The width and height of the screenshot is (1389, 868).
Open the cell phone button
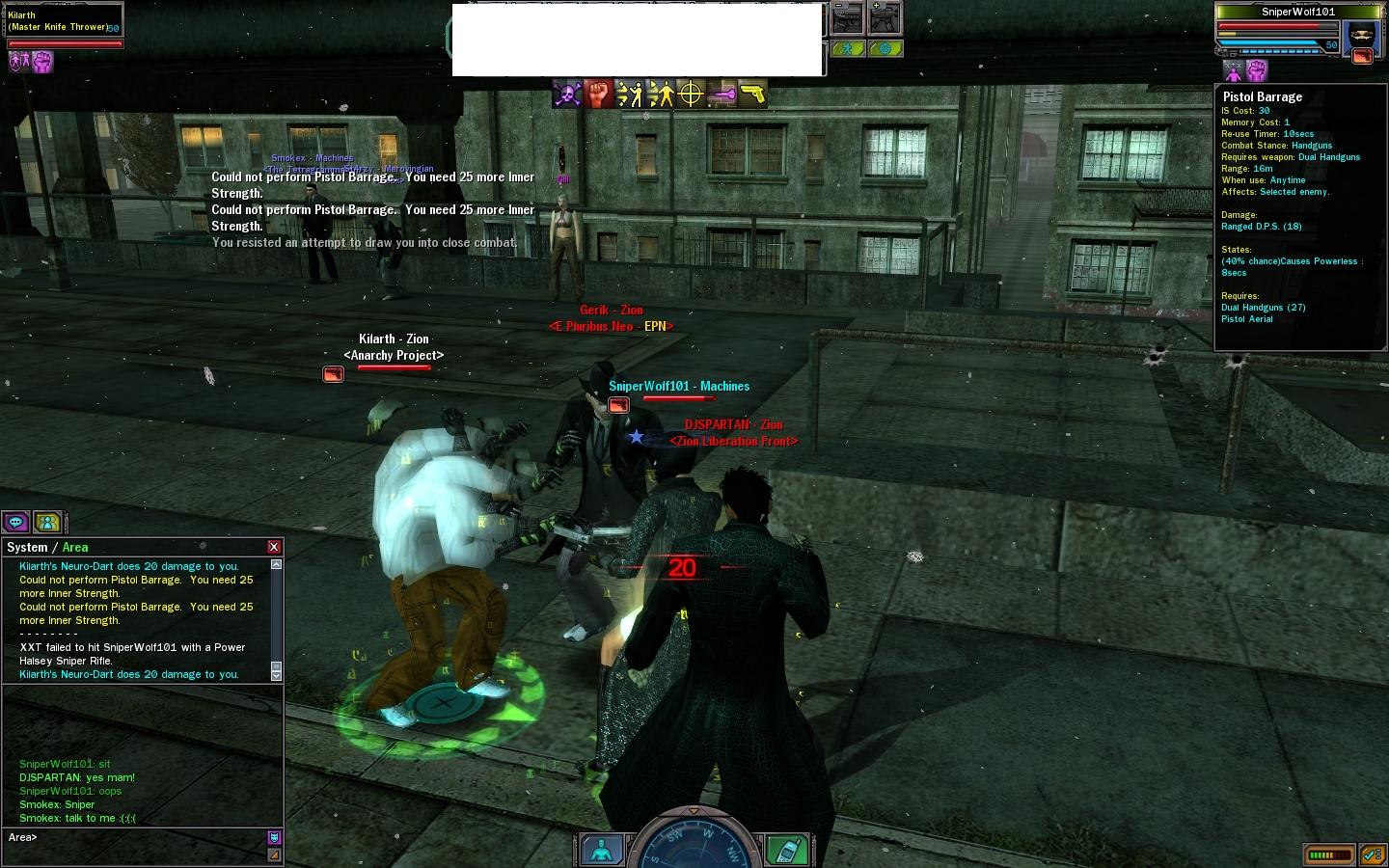pyautogui.click(x=786, y=849)
